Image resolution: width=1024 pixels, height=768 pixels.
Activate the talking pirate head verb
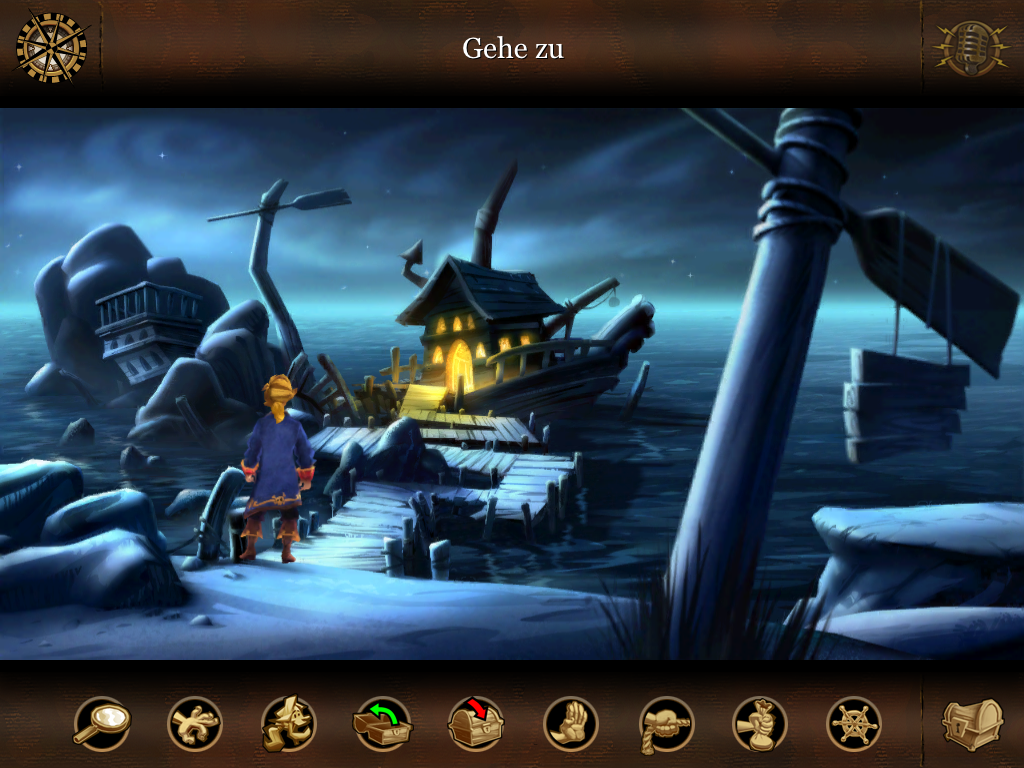289,723
